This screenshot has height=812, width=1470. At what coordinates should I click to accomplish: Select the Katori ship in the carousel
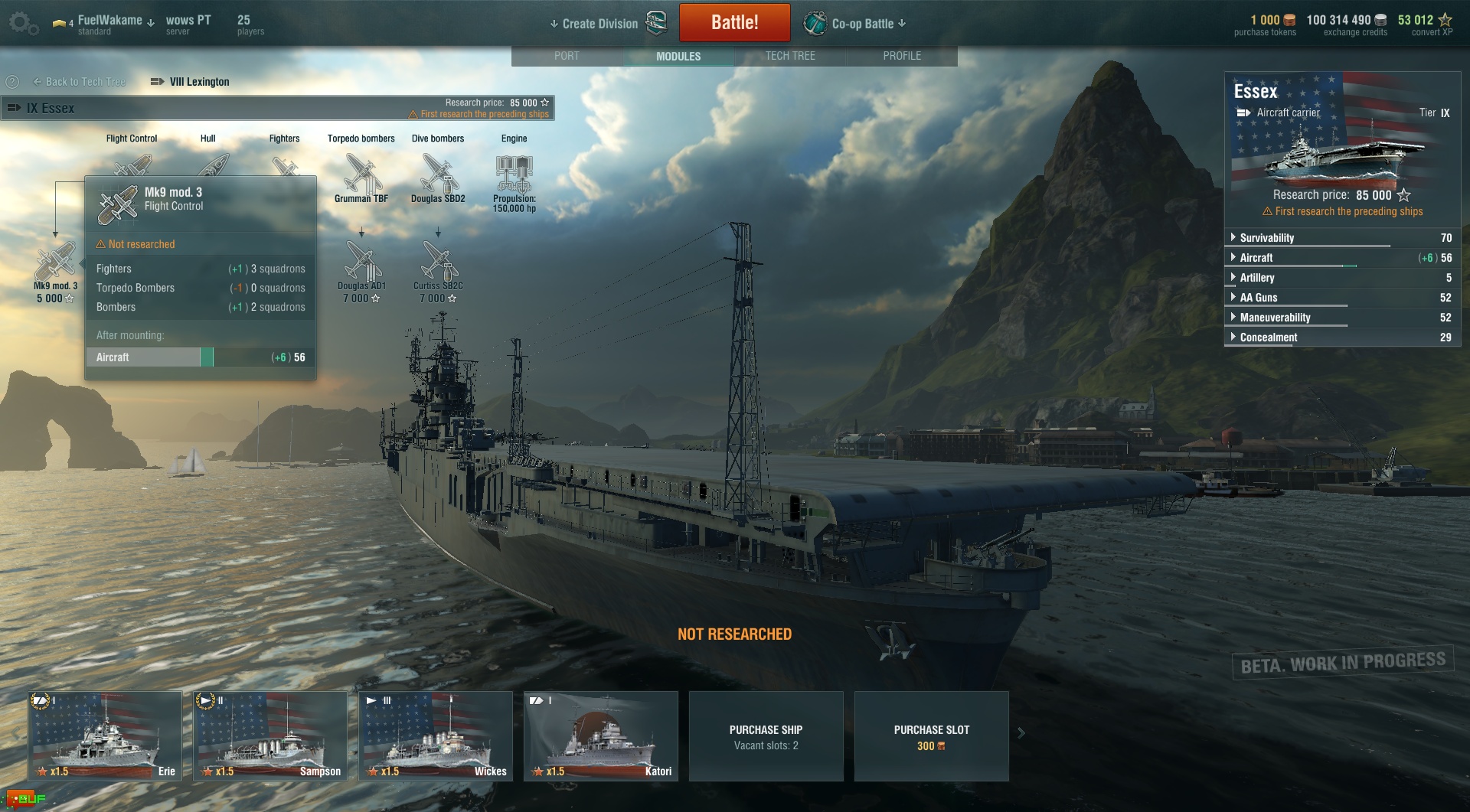coord(601,735)
